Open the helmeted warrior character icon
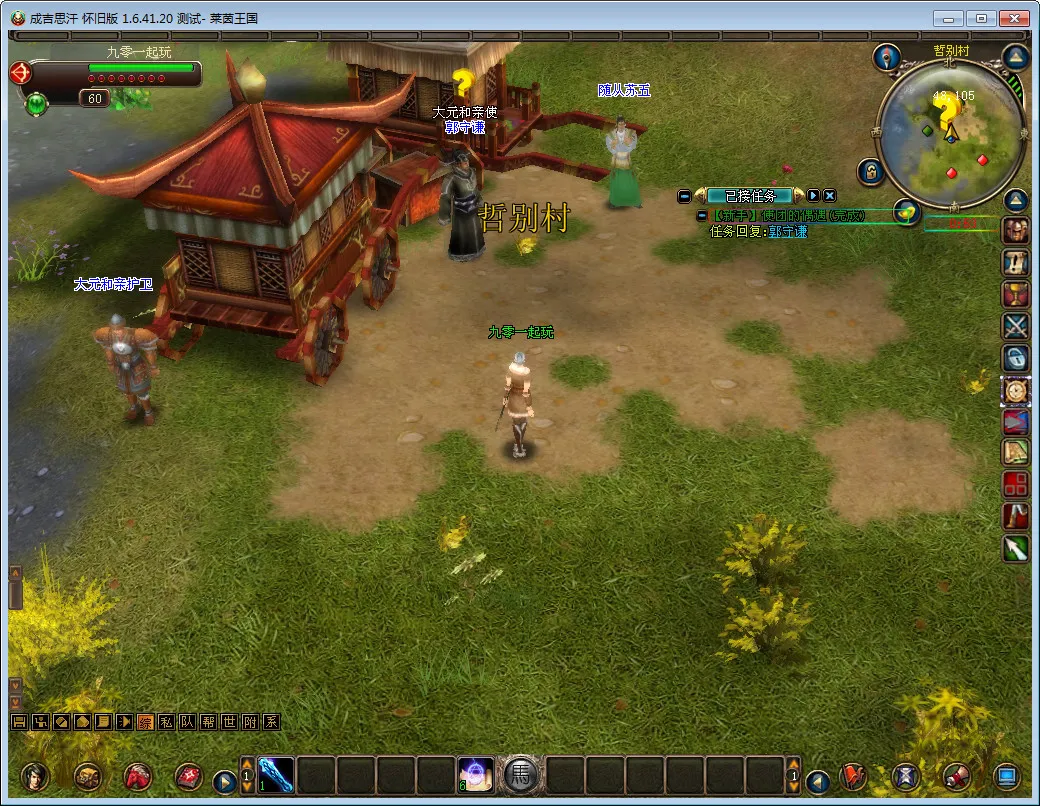 click(x=1016, y=231)
